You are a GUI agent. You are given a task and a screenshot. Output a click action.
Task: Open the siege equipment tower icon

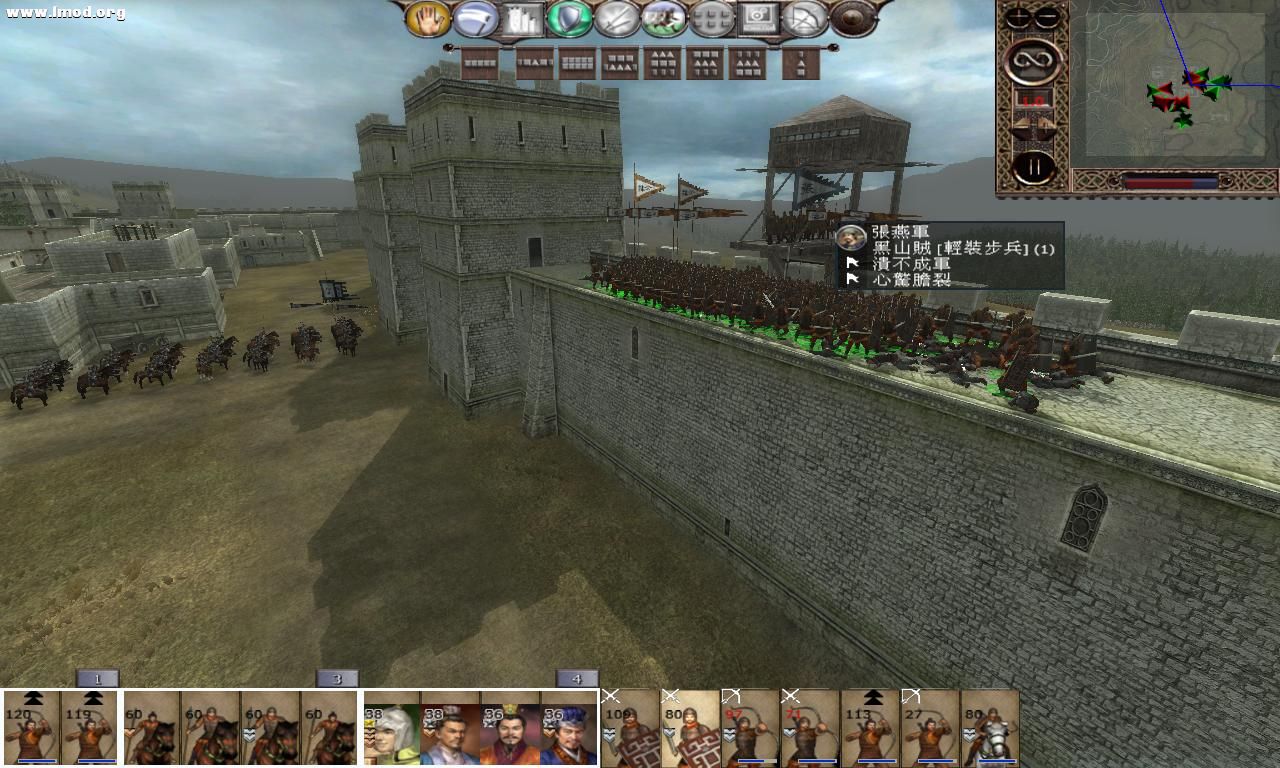pyautogui.click(x=521, y=20)
